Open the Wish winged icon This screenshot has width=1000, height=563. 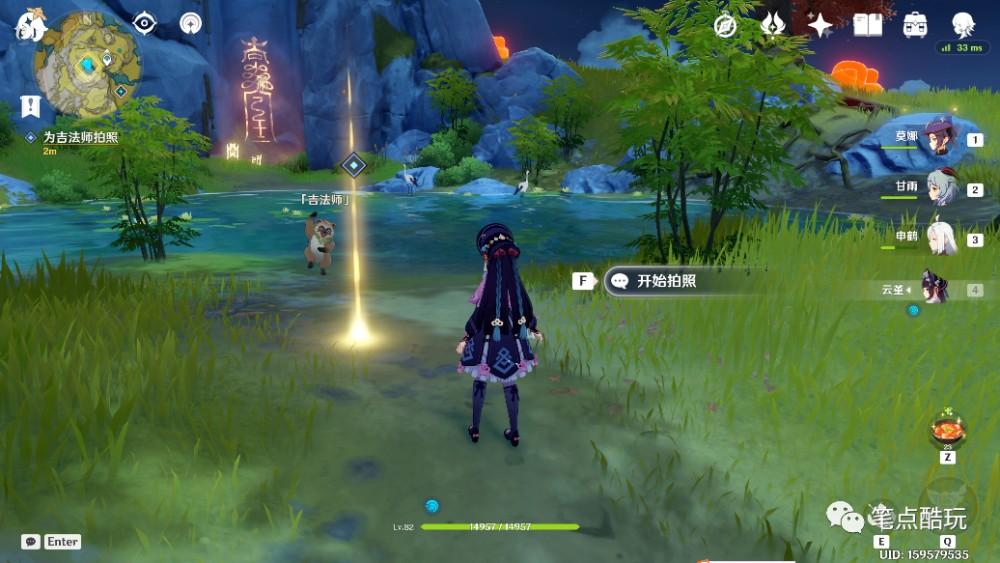pos(773,26)
